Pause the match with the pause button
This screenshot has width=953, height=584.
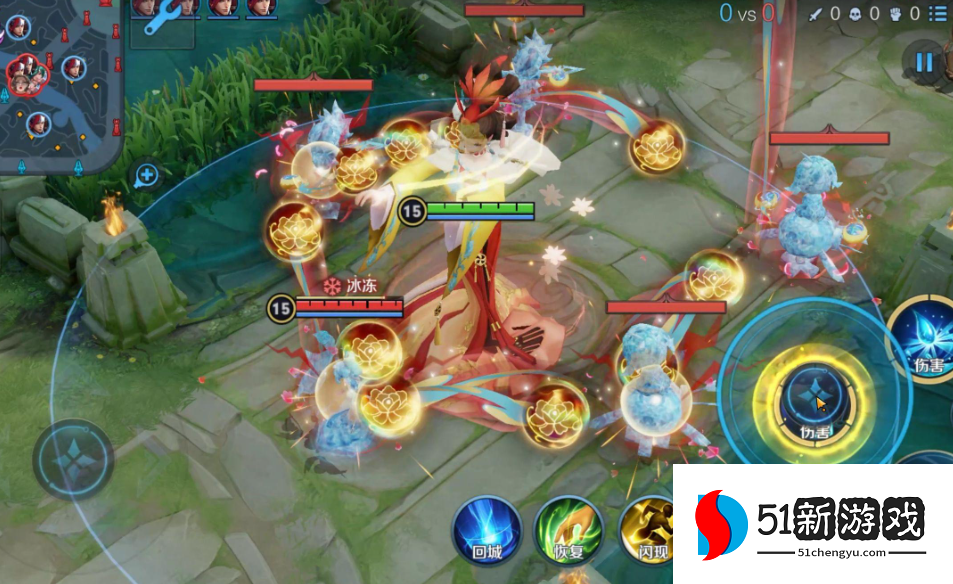[923, 63]
